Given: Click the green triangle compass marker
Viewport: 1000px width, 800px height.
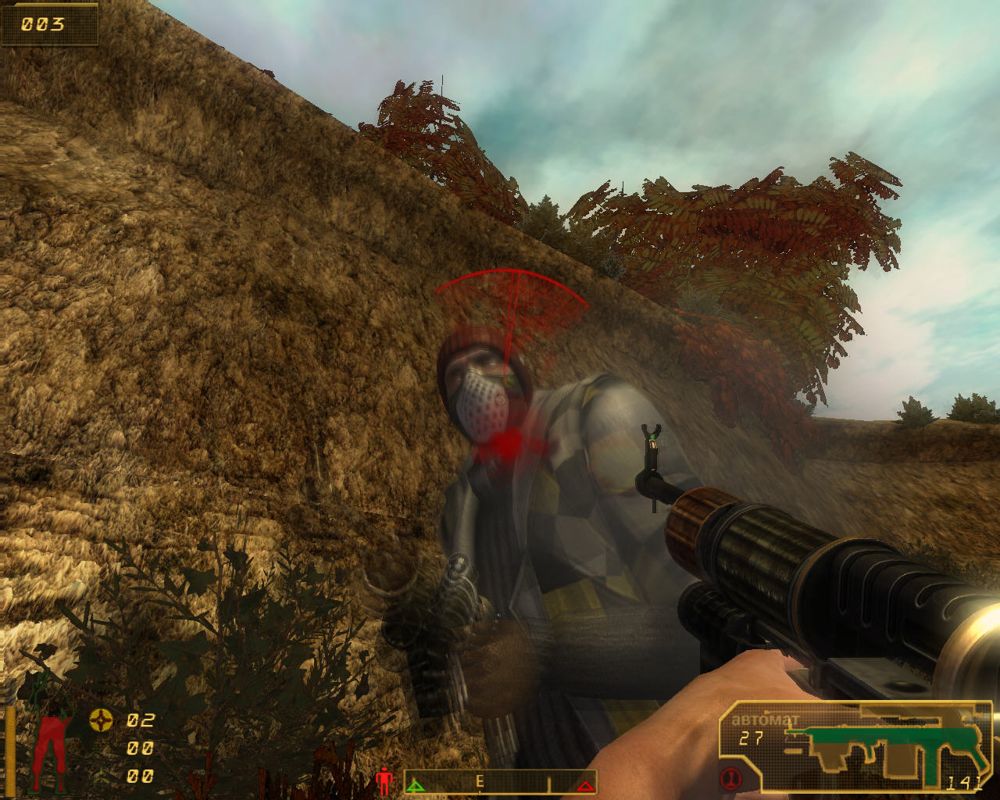Looking at the screenshot, I should pos(417,786).
